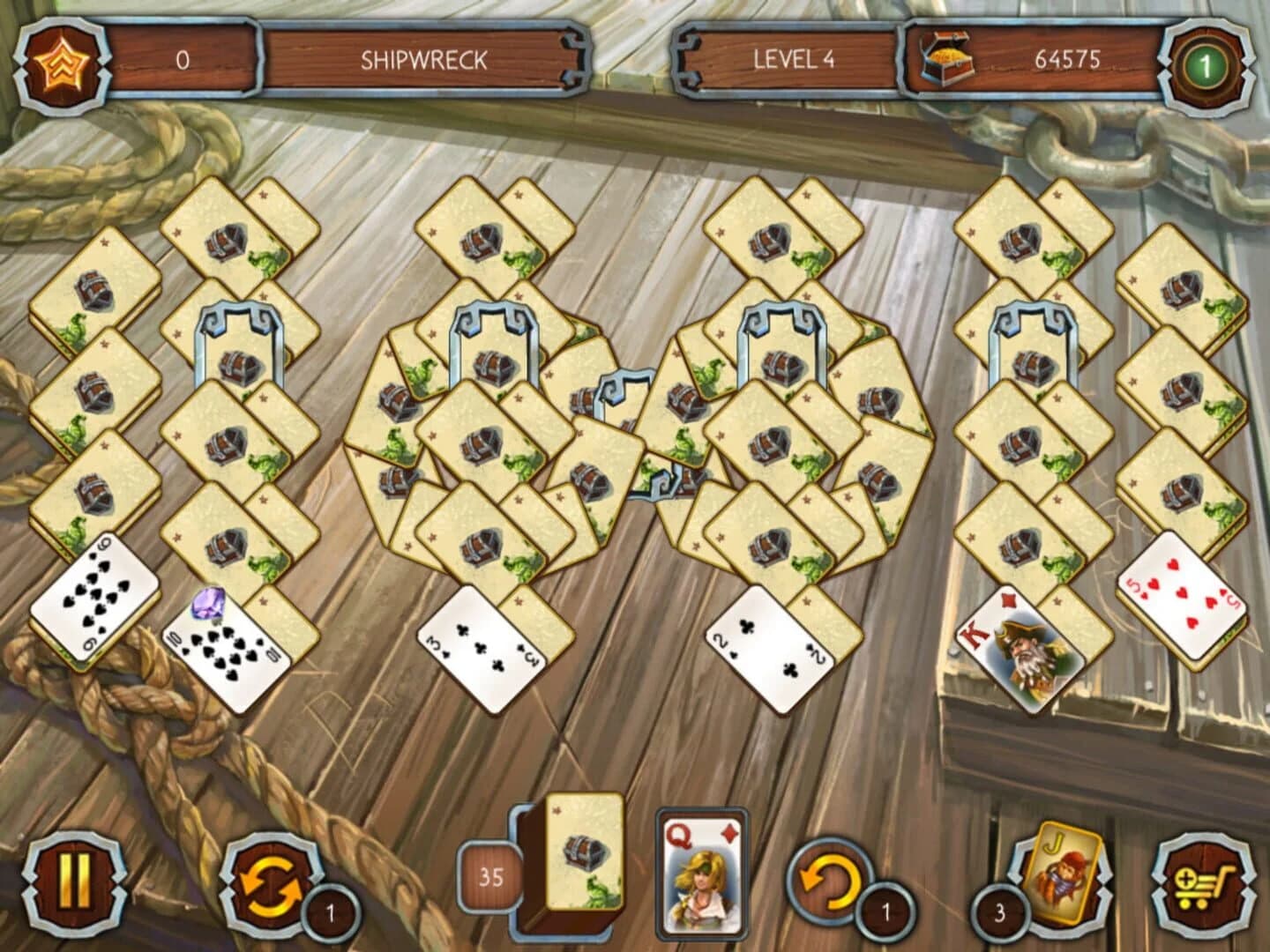This screenshot has width=1270, height=952.
Task: Pause the game
Action: [75, 886]
